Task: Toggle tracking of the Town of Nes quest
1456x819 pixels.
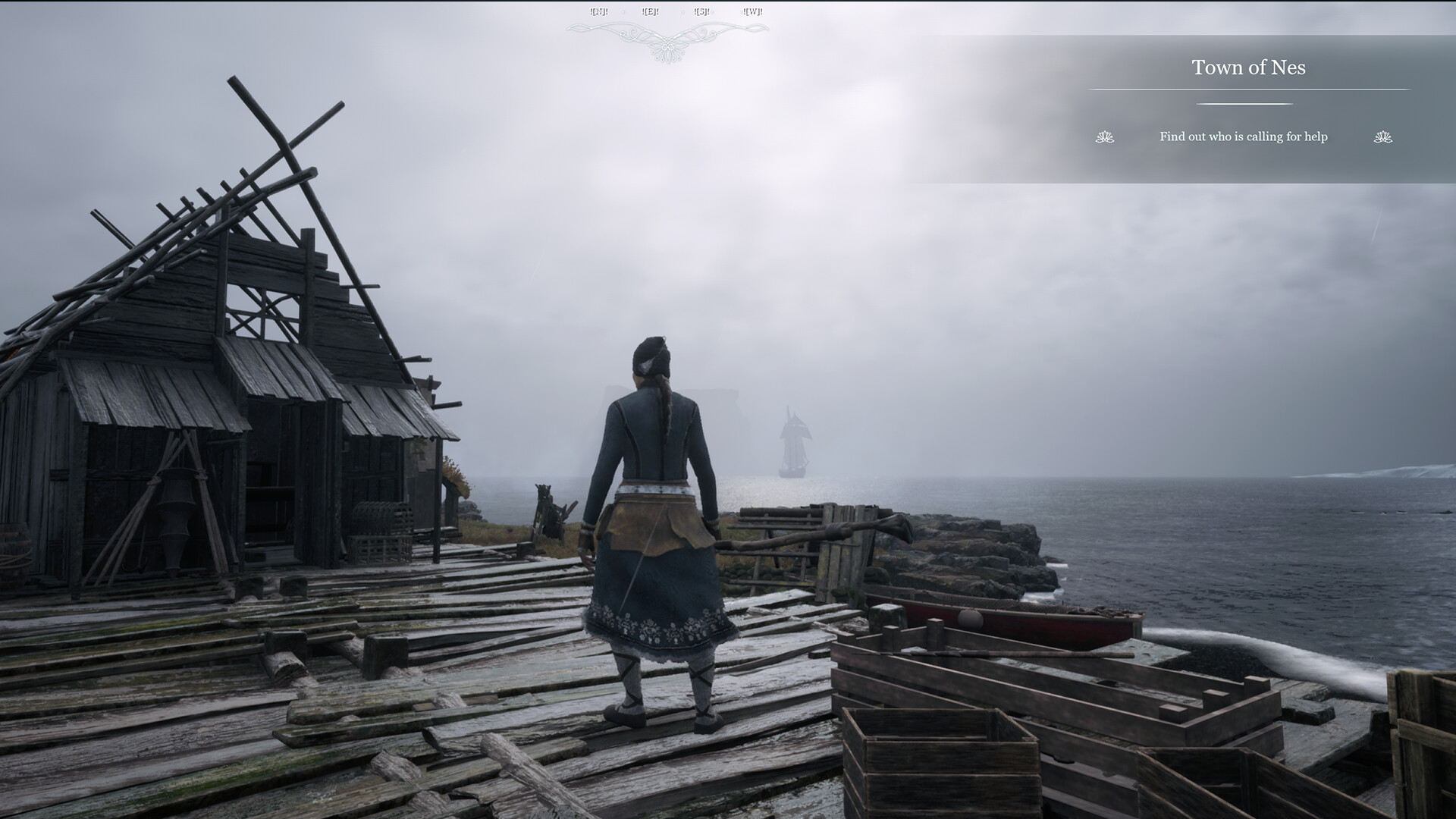Action: point(1250,67)
